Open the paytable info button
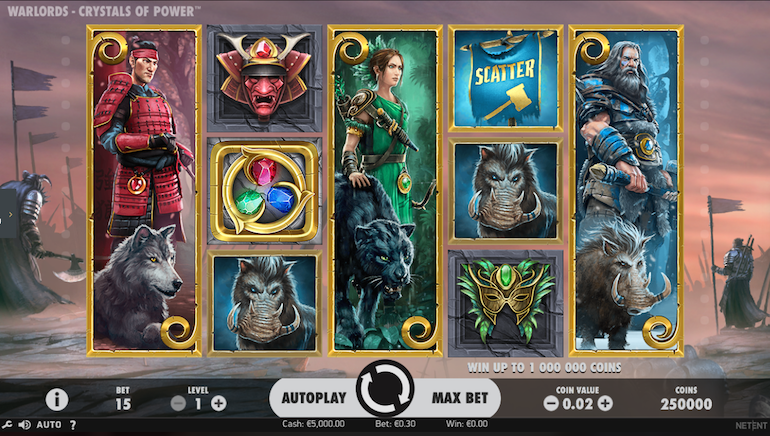This screenshot has width=770, height=436. [56, 400]
